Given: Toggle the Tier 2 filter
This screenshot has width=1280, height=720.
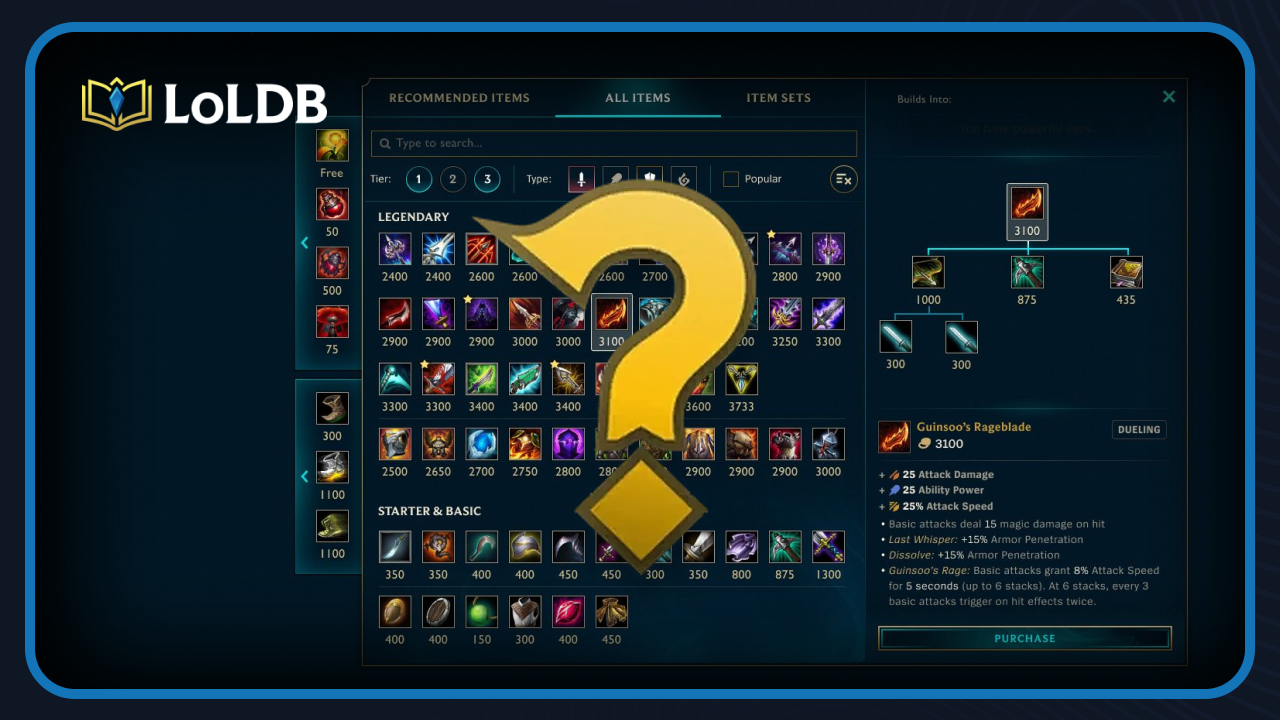Looking at the screenshot, I should [x=453, y=179].
